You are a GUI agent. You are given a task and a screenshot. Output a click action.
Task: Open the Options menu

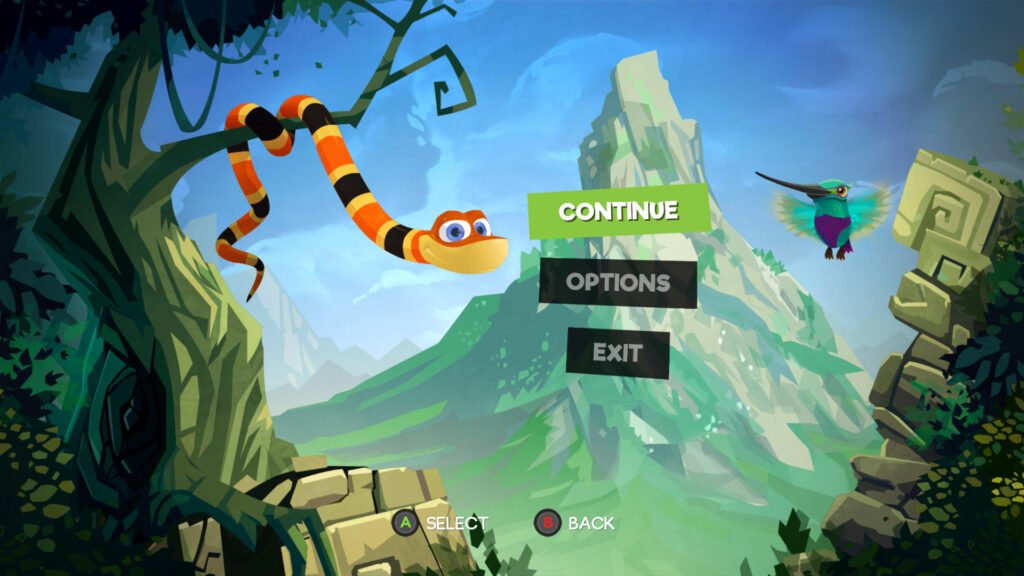pyautogui.click(x=618, y=283)
